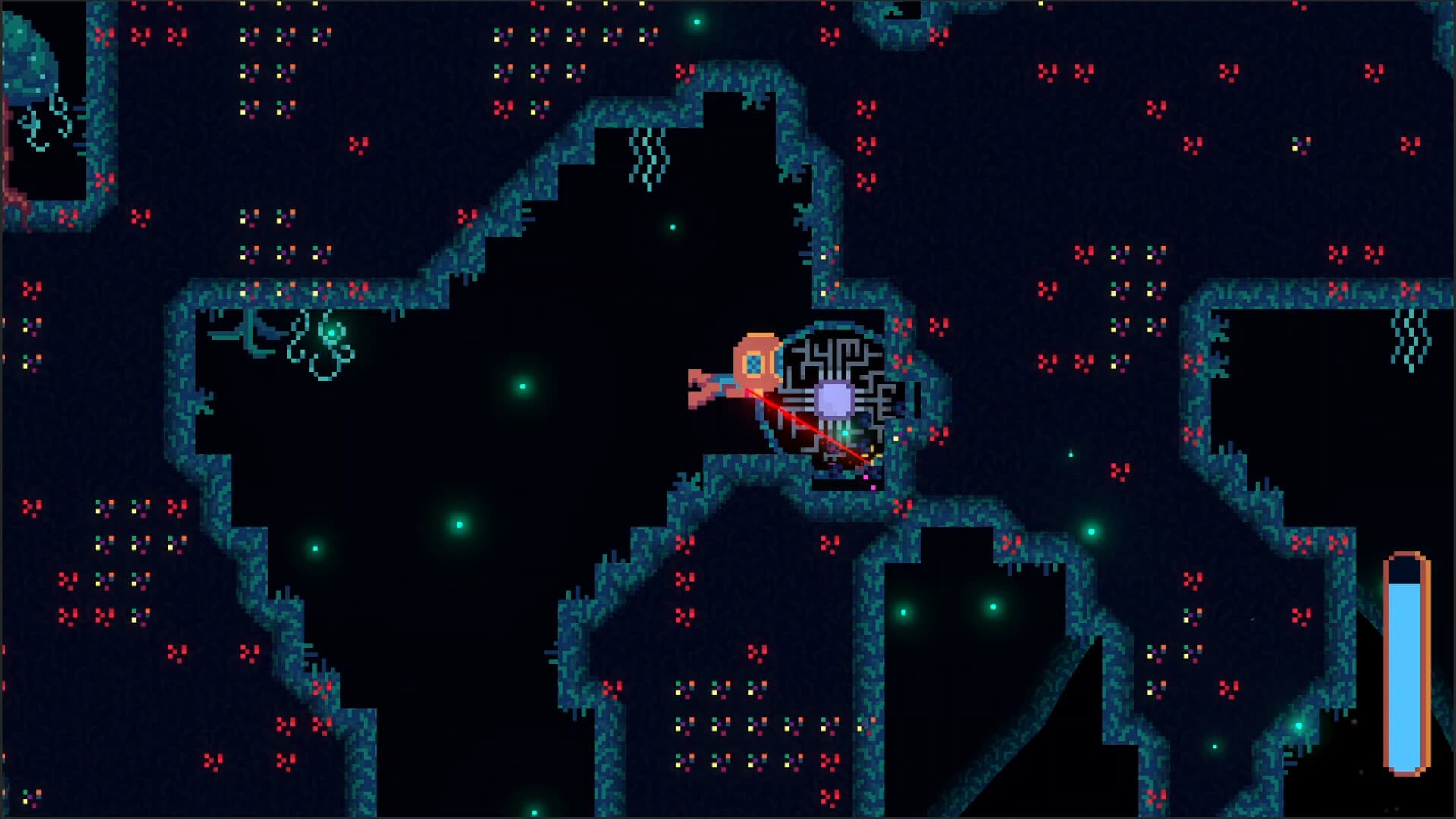Click the diver character's helmet visor
This screenshot has height=819, width=1456.
tap(753, 362)
